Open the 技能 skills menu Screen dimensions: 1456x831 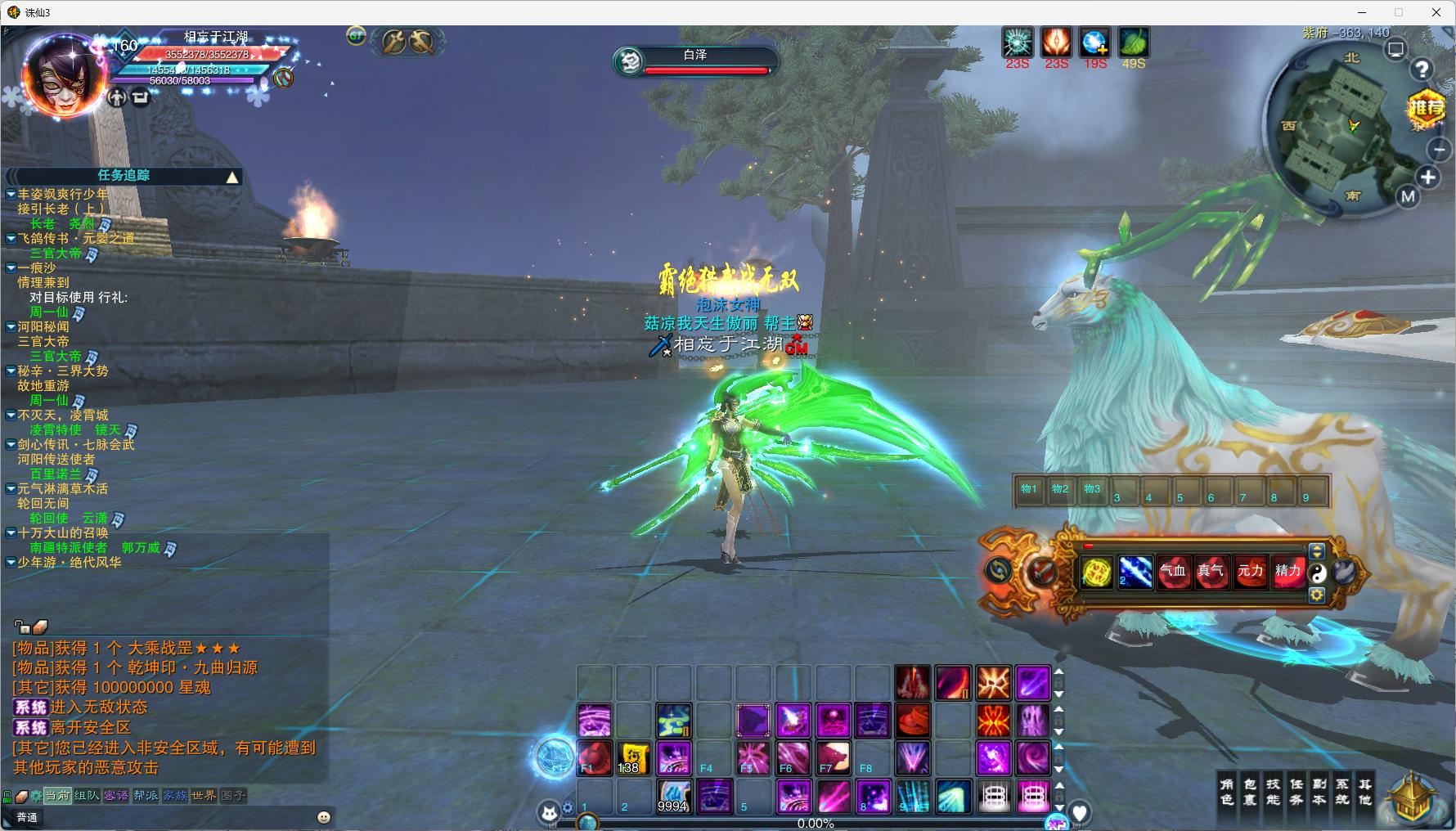click(x=1273, y=792)
